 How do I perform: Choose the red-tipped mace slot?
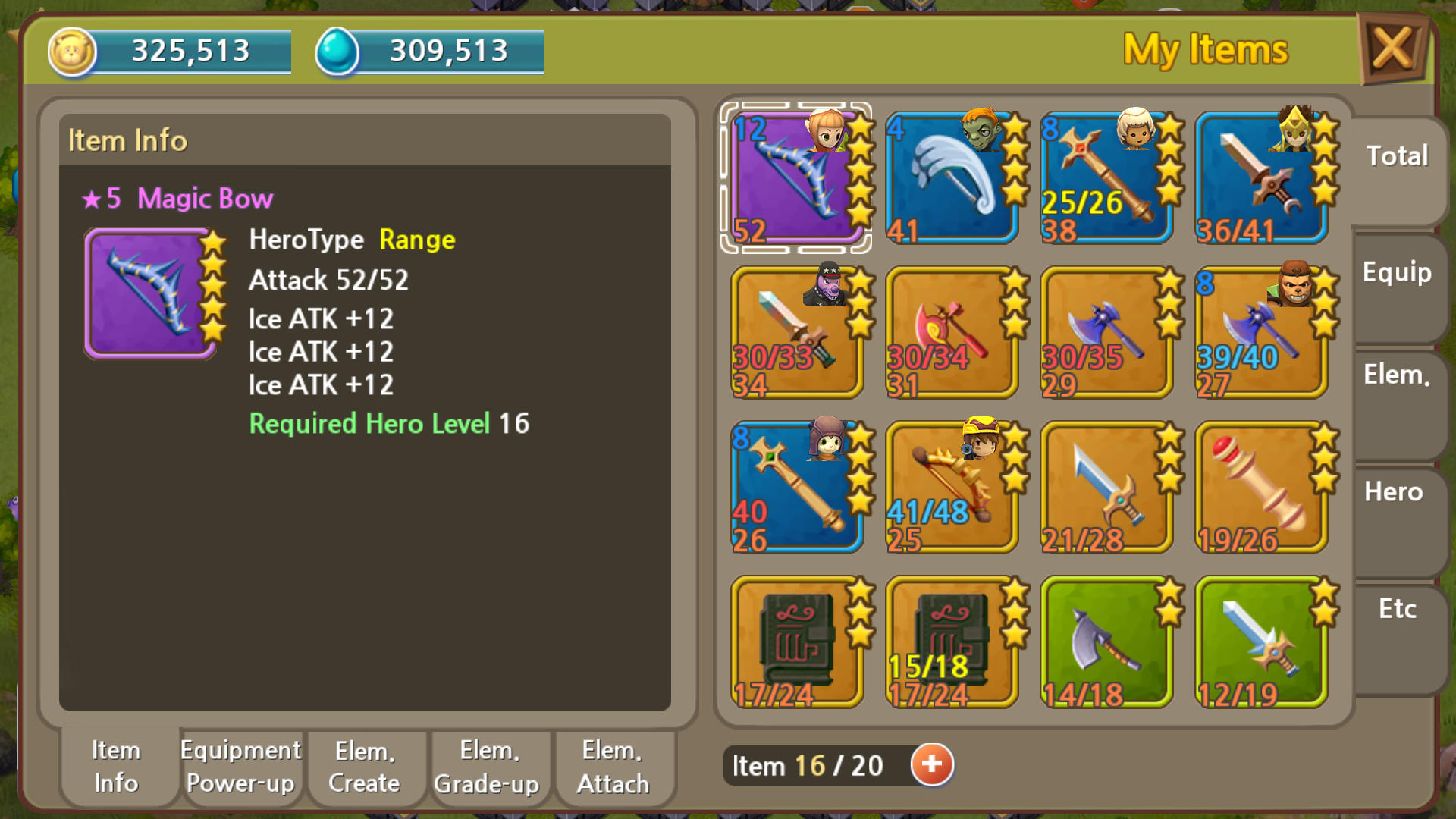tap(1260, 487)
